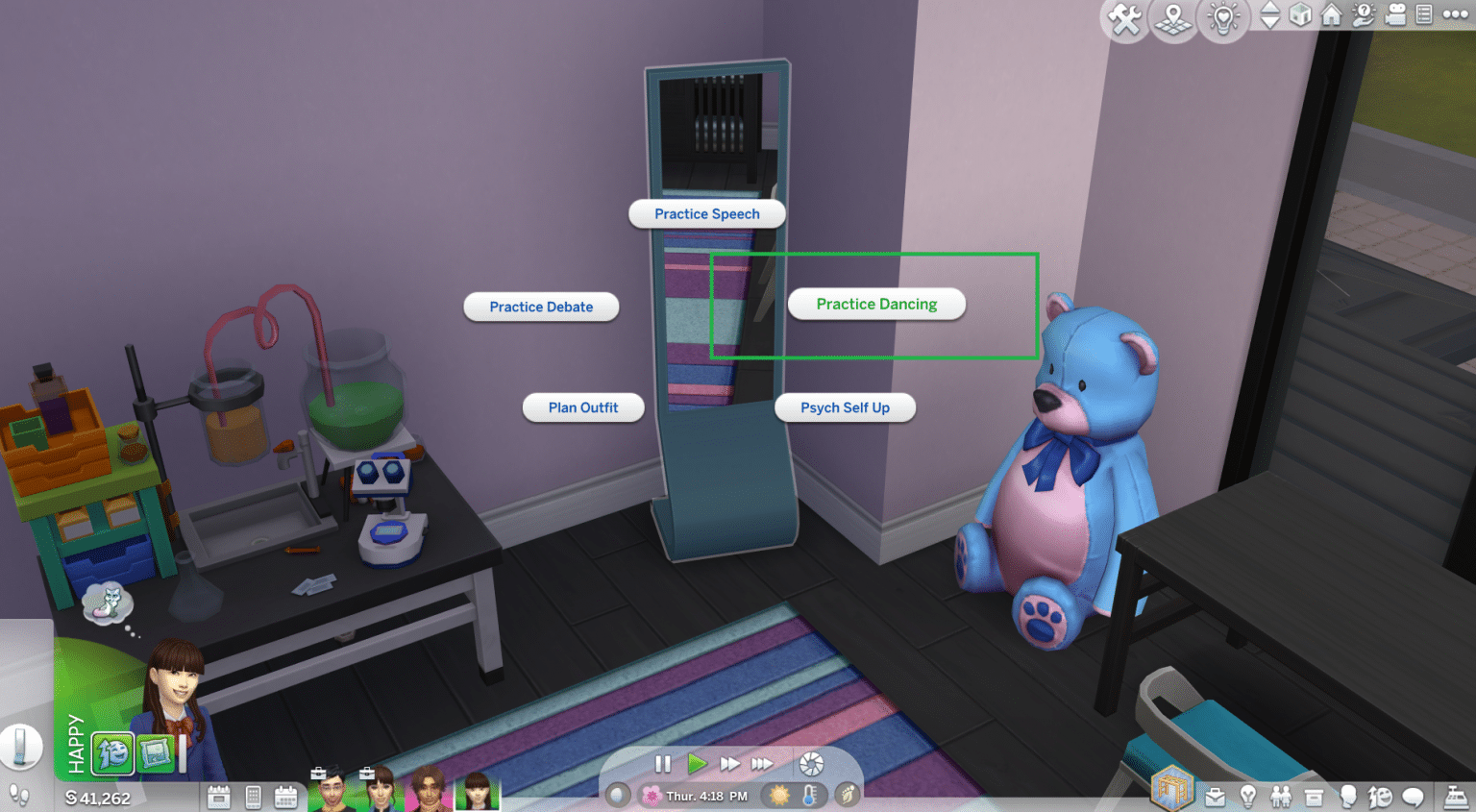This screenshot has width=1476, height=812.
Task: Open the Relationships panel with two figures icon
Action: click(x=1281, y=796)
